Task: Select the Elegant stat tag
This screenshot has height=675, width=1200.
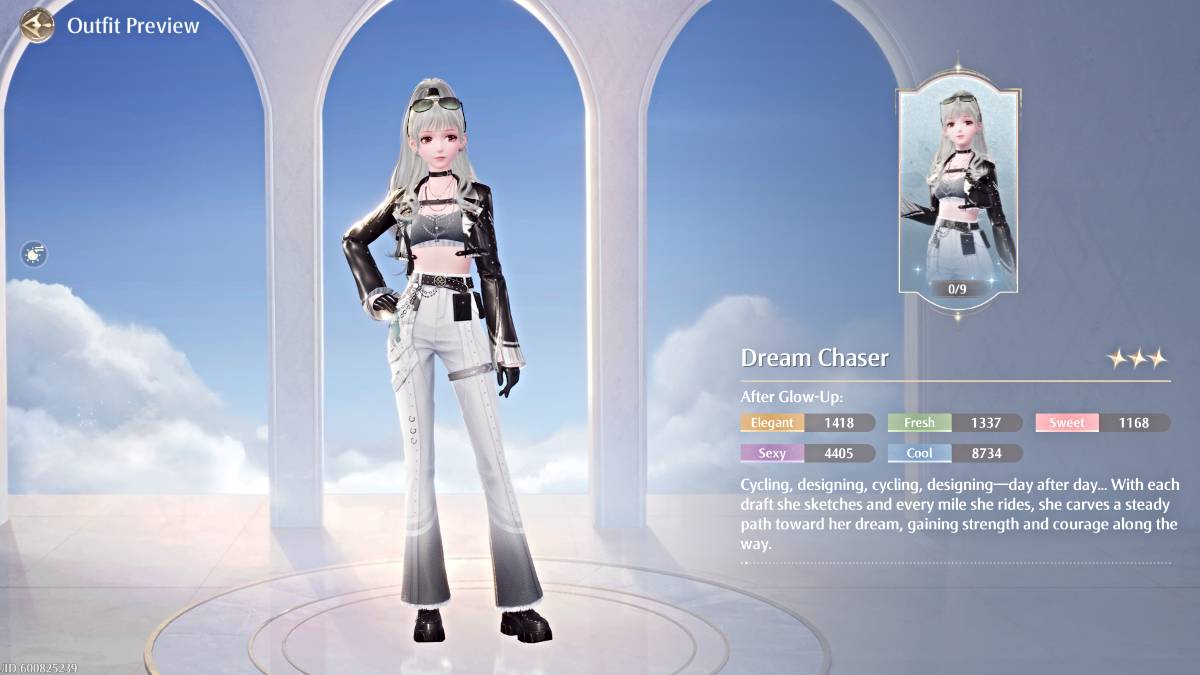Action: tap(772, 423)
